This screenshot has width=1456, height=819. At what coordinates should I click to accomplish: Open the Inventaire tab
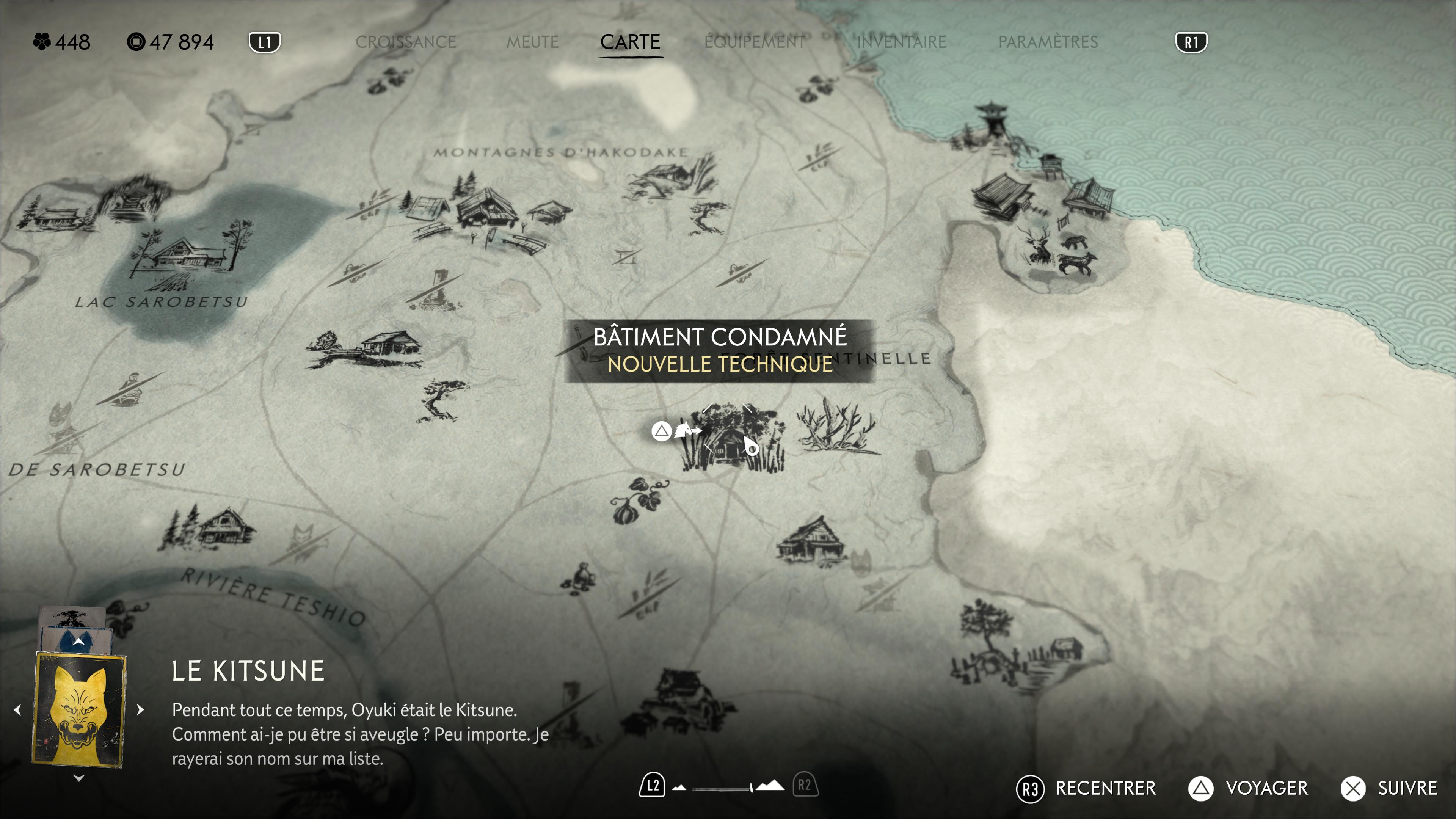[x=902, y=42]
